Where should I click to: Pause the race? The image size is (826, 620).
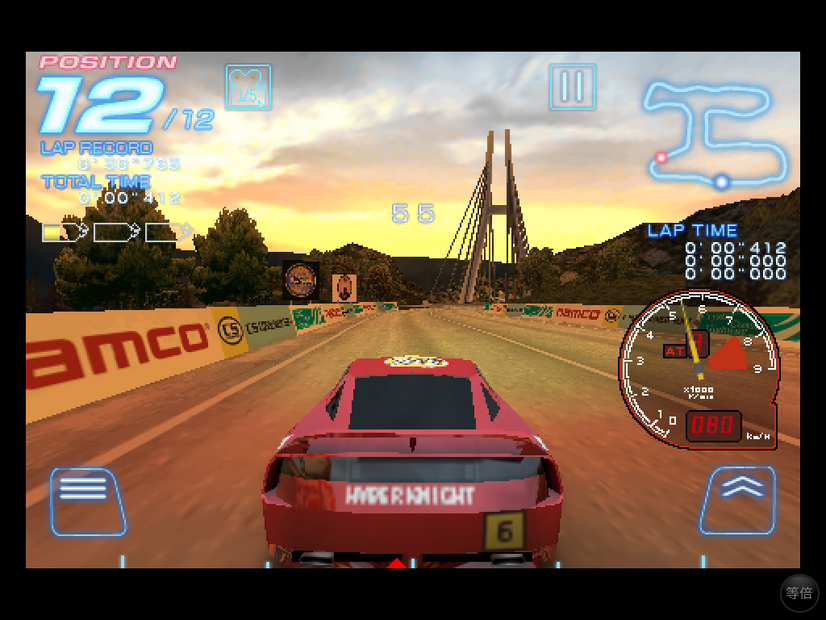pyautogui.click(x=572, y=87)
